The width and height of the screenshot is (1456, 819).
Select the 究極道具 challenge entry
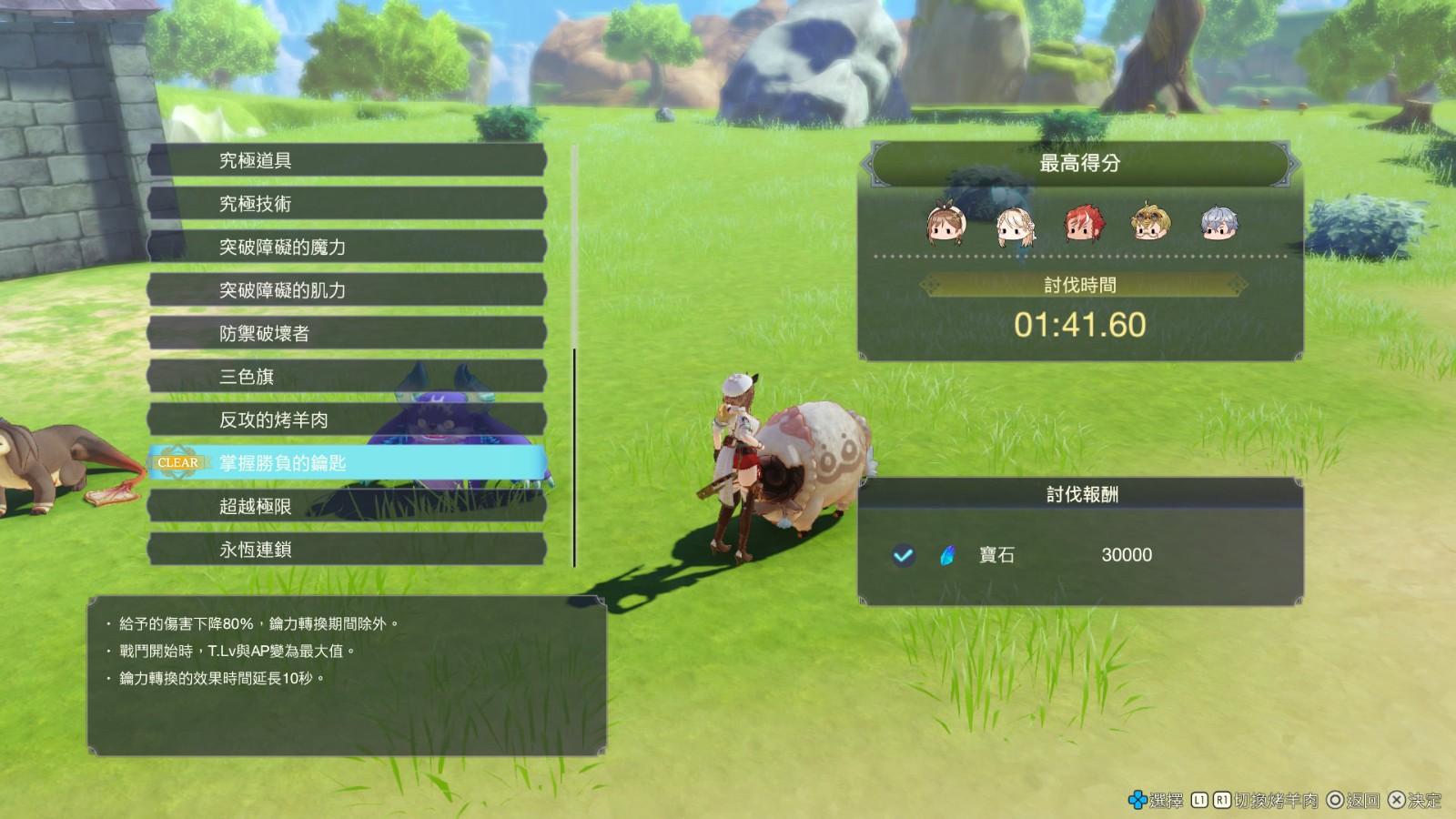tap(346, 160)
